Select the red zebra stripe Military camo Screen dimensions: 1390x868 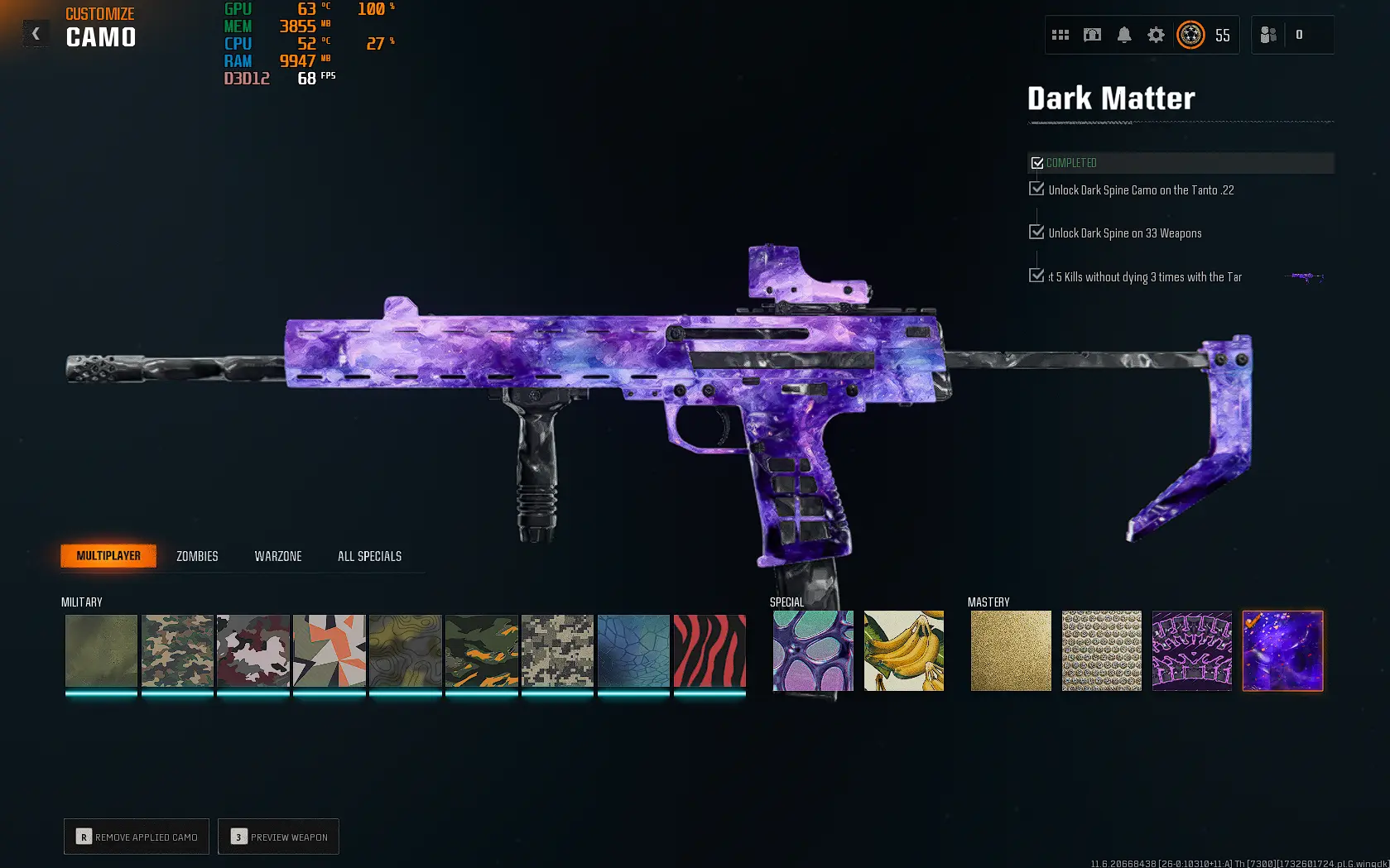(x=709, y=650)
